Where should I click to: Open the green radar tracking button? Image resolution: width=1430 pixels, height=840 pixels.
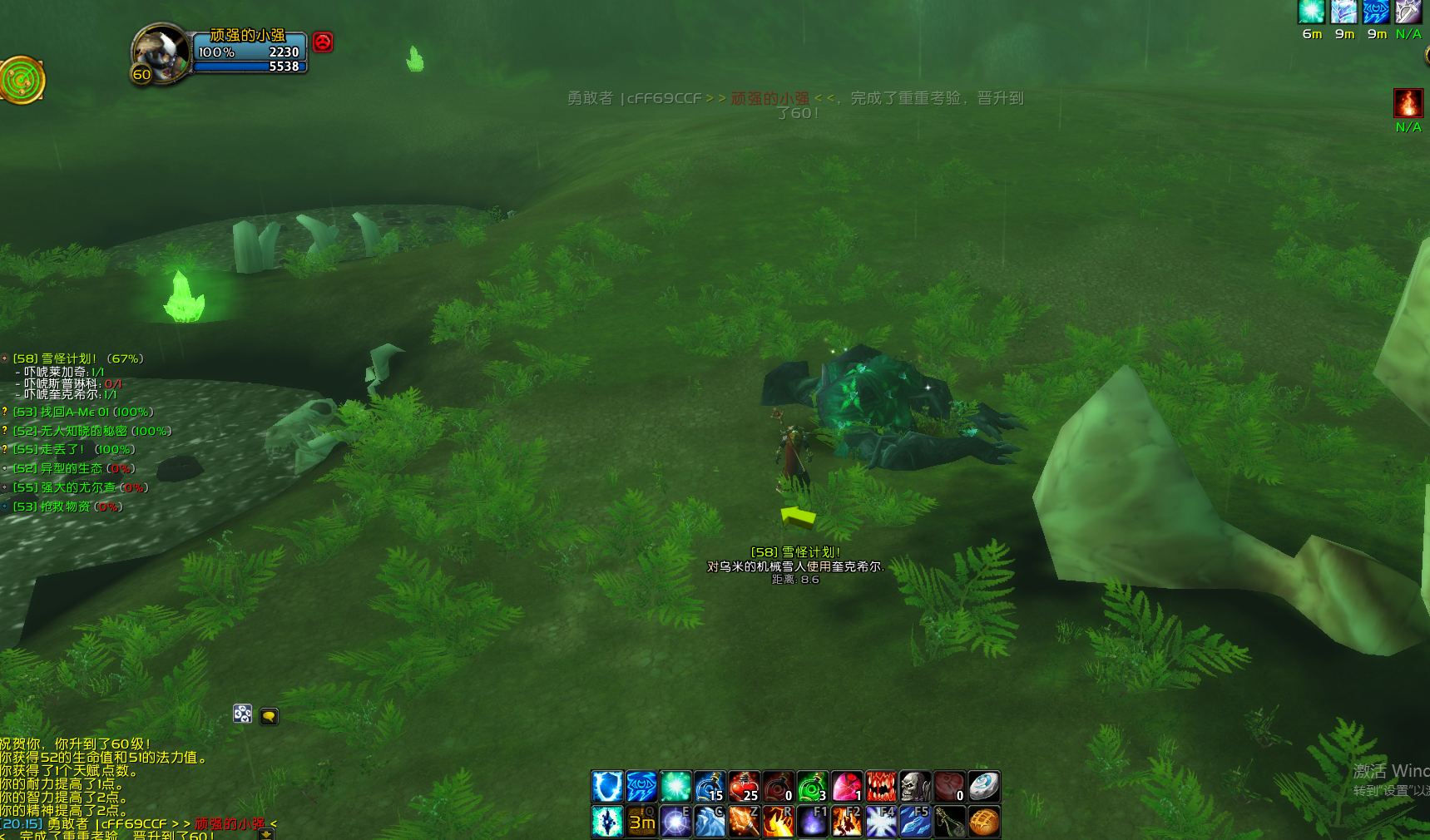22,80
